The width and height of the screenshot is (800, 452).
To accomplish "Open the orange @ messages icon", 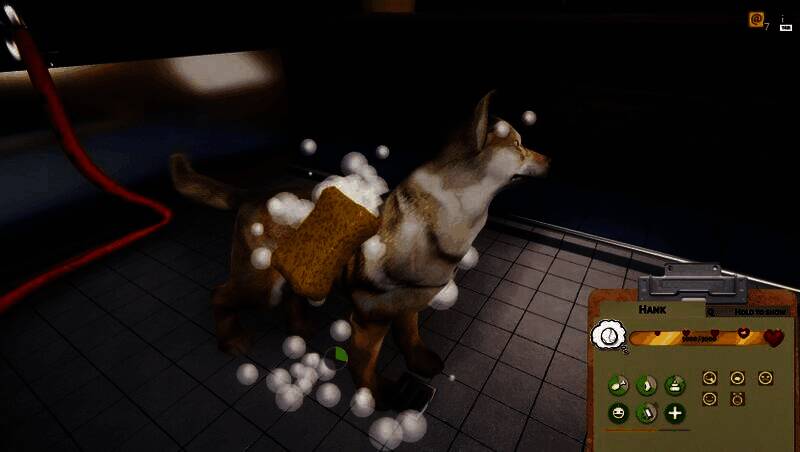I will coord(757,19).
